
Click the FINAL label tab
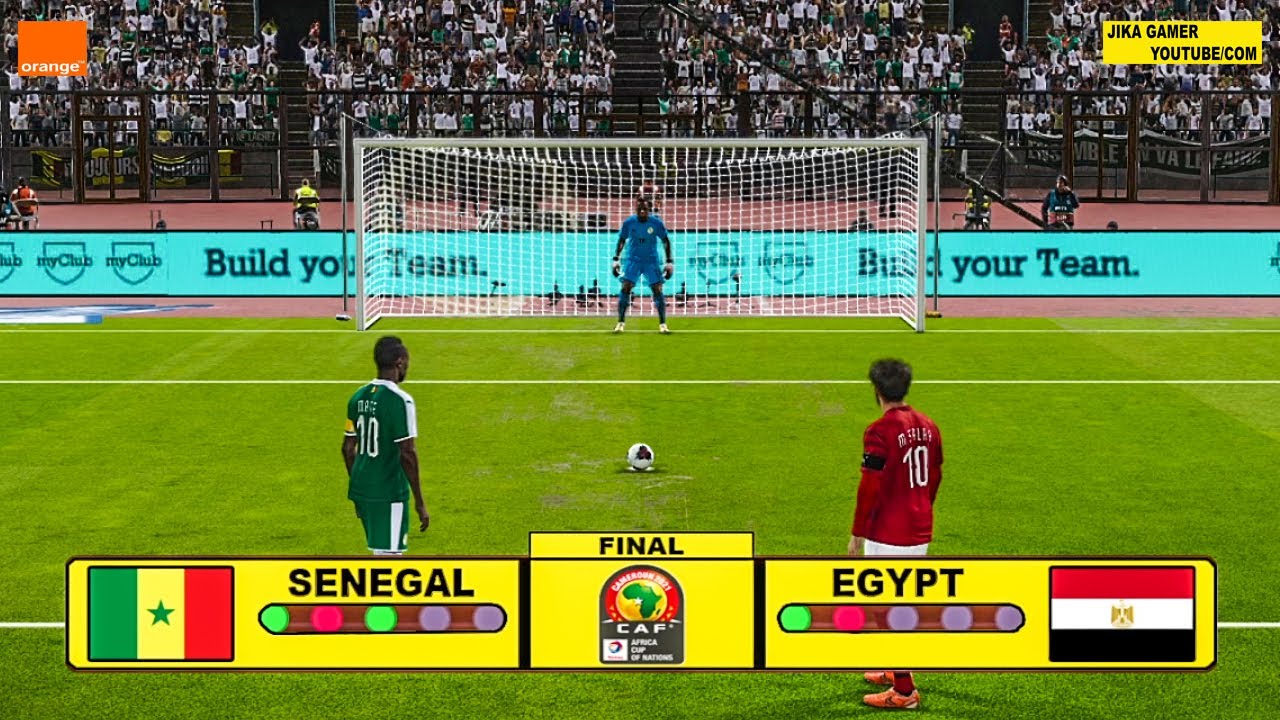[x=641, y=546]
